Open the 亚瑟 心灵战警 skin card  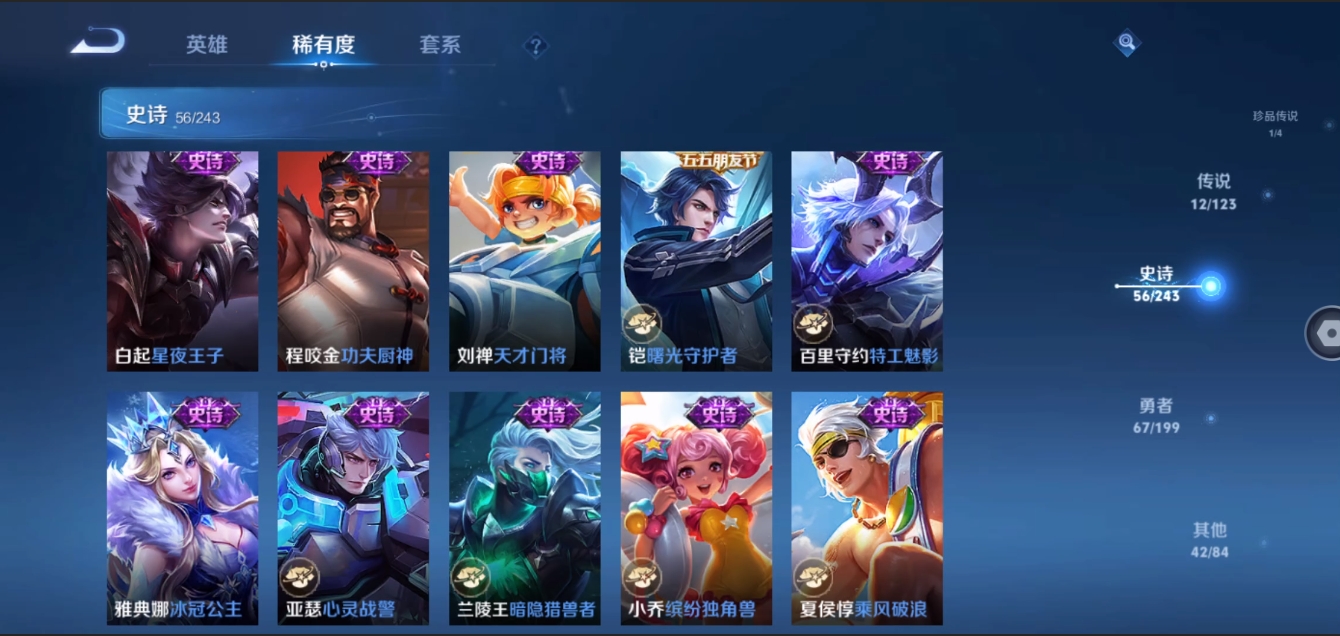point(353,508)
